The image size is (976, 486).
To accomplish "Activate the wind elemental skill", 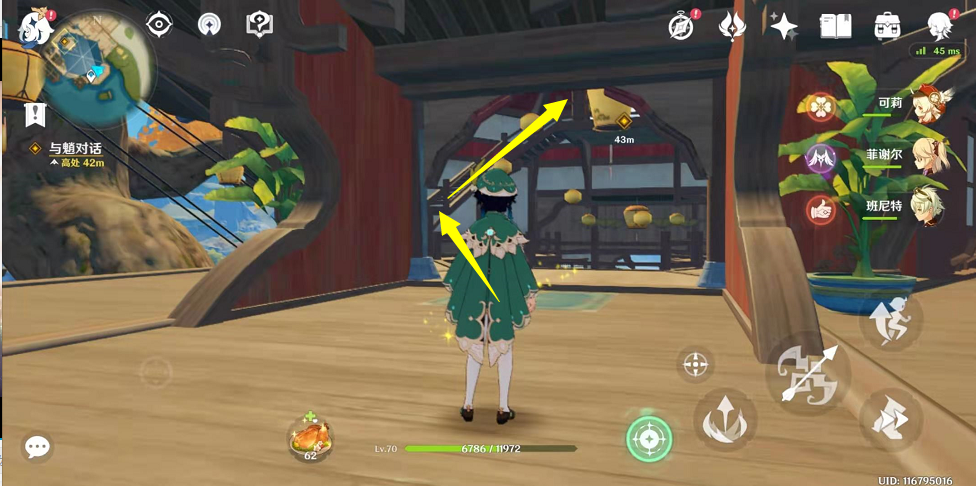I will pos(725,417).
